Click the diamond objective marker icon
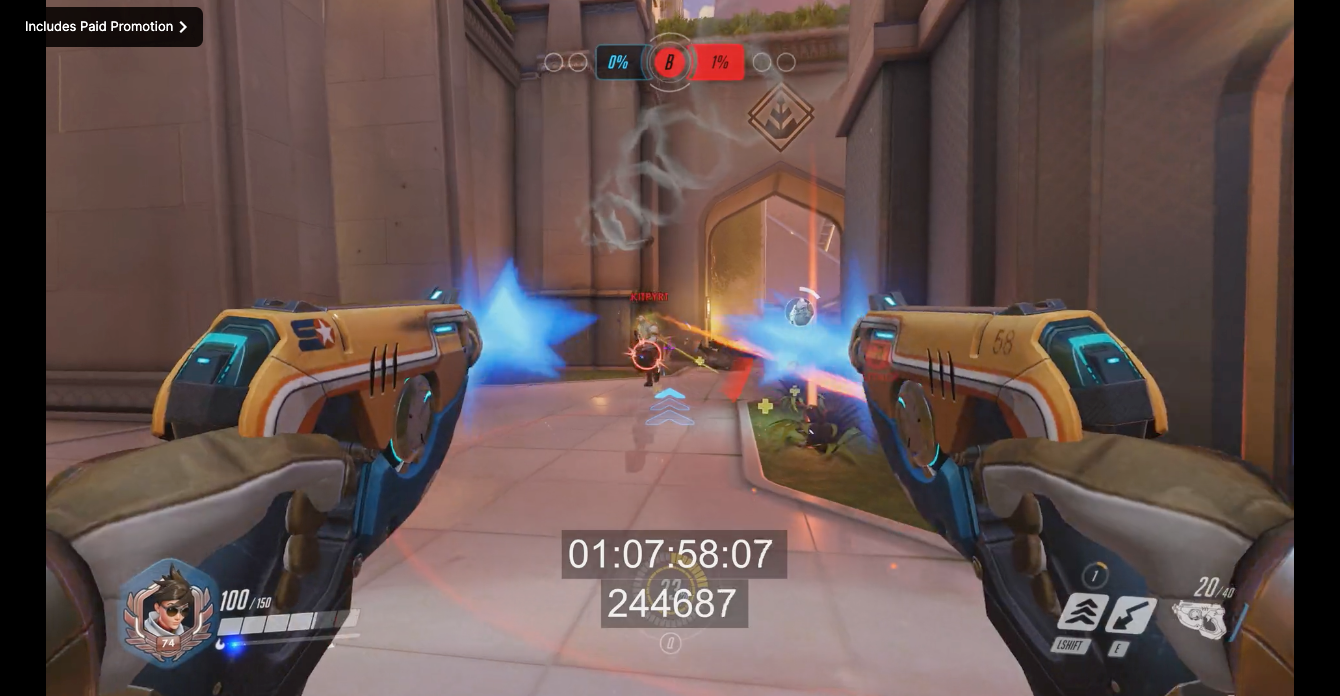The image size is (1340, 696). tap(780, 117)
